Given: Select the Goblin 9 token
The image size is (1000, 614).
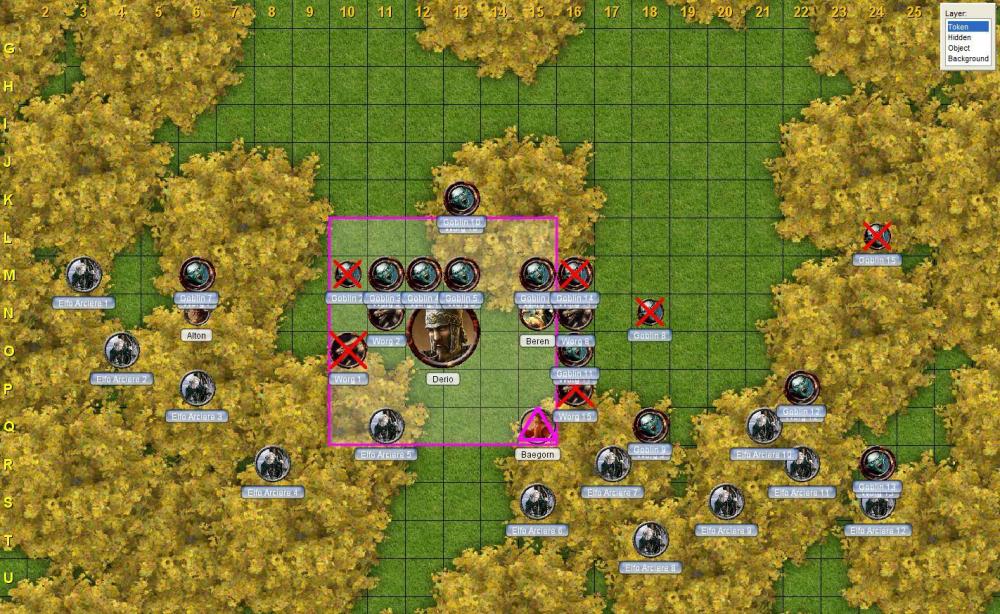Looking at the screenshot, I should (x=650, y=426).
